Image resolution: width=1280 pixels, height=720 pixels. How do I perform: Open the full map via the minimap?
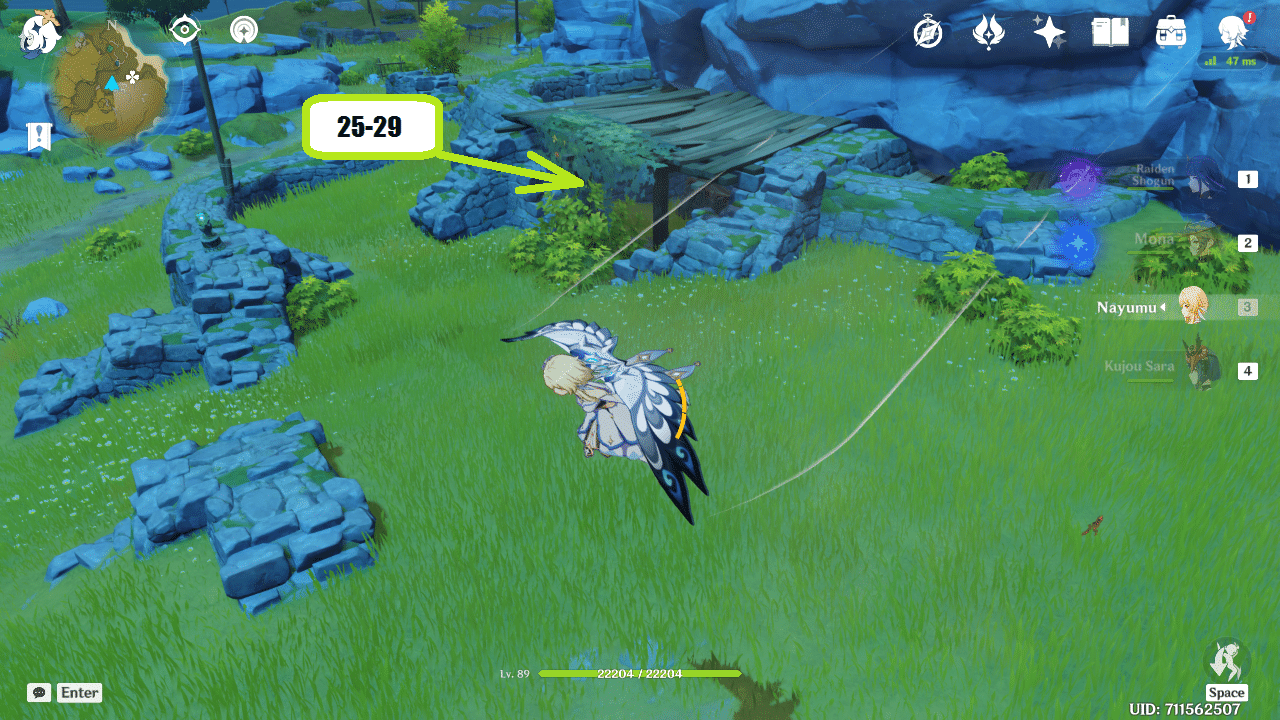(110, 78)
